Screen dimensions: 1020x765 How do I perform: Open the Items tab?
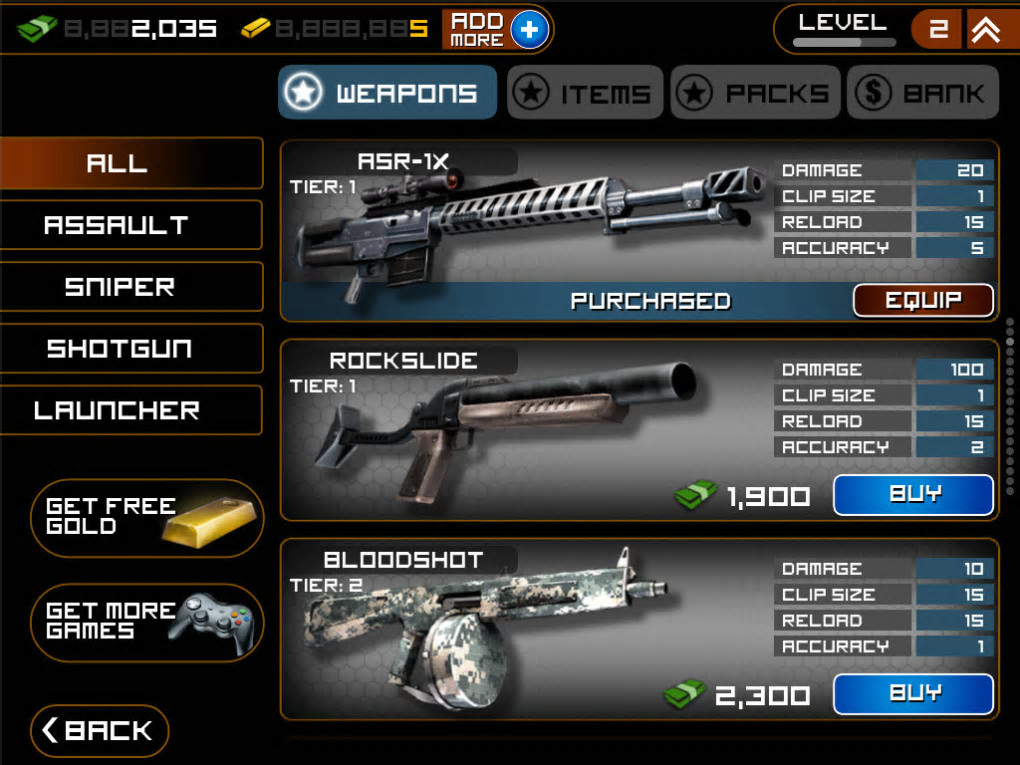click(585, 93)
